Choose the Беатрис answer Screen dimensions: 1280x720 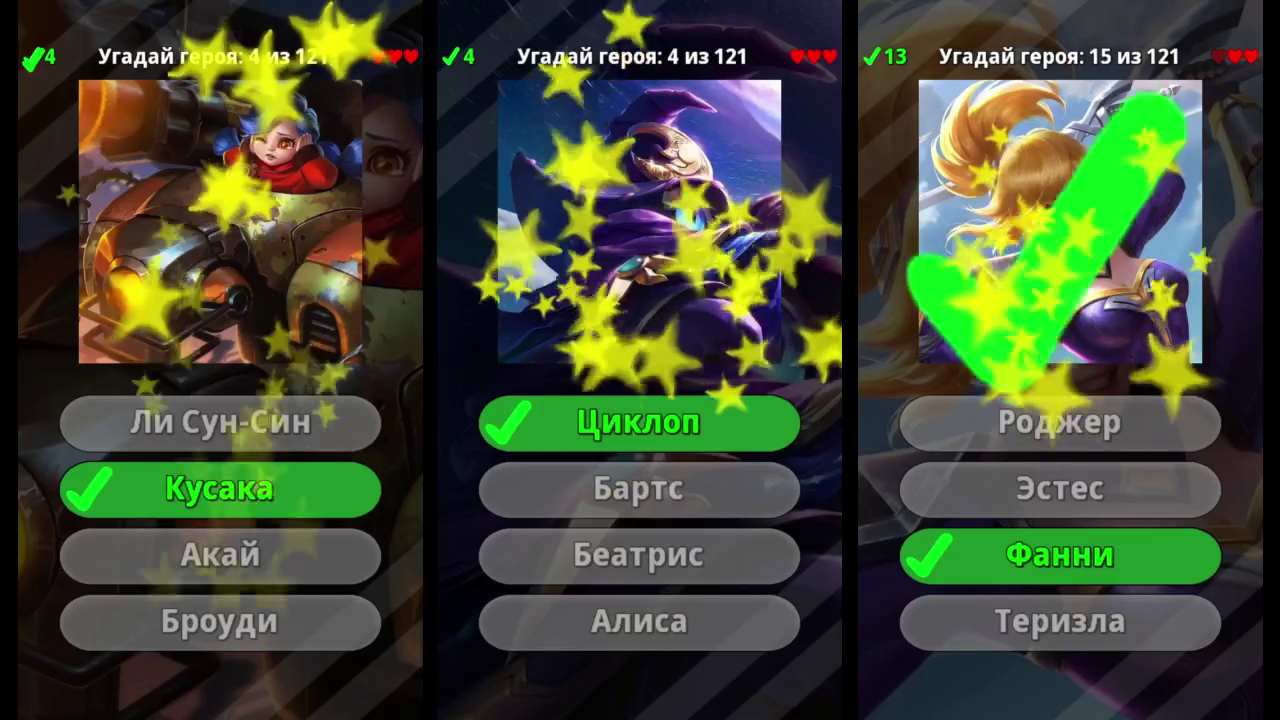[x=639, y=555]
